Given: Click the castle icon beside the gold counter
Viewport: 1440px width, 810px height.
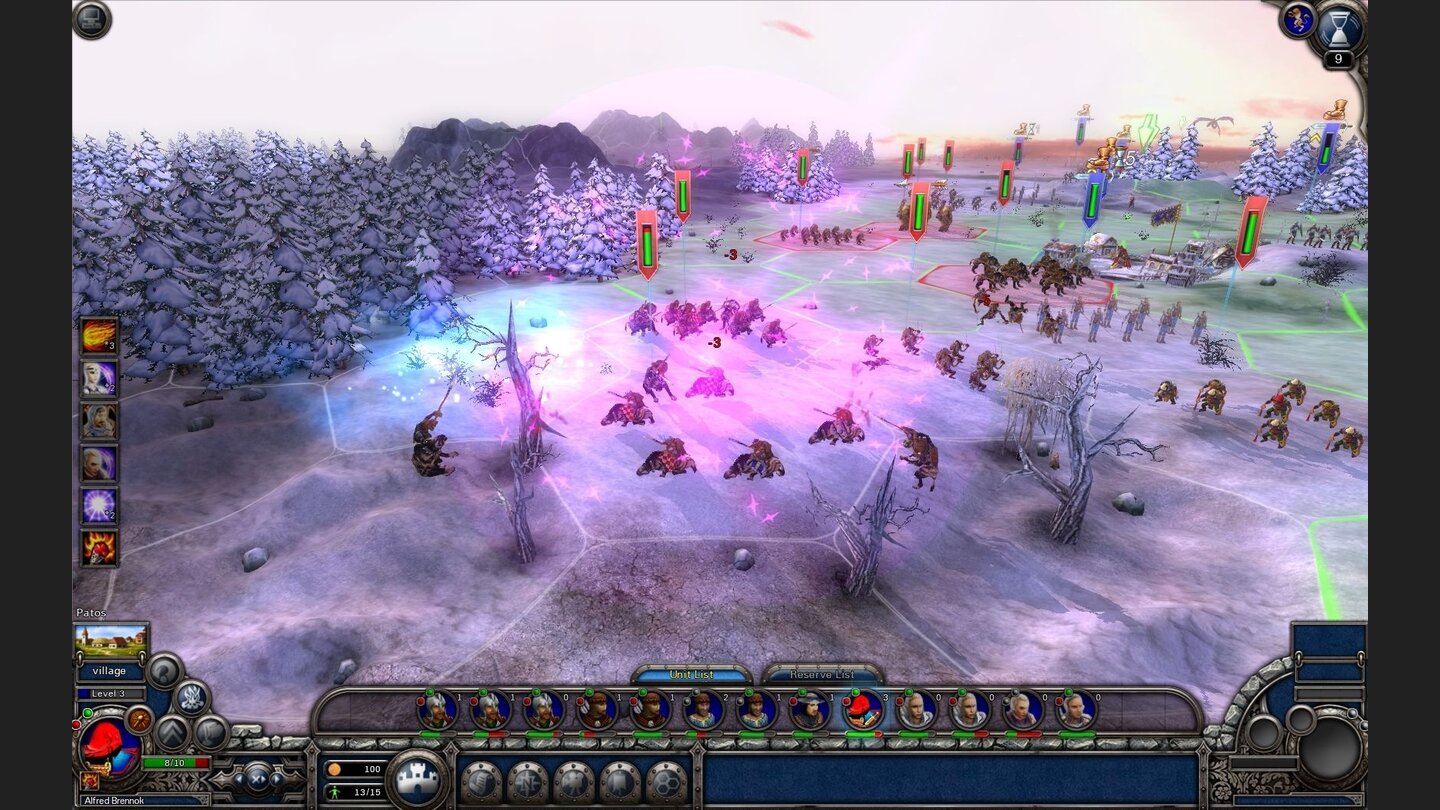Looking at the screenshot, I should (419, 780).
